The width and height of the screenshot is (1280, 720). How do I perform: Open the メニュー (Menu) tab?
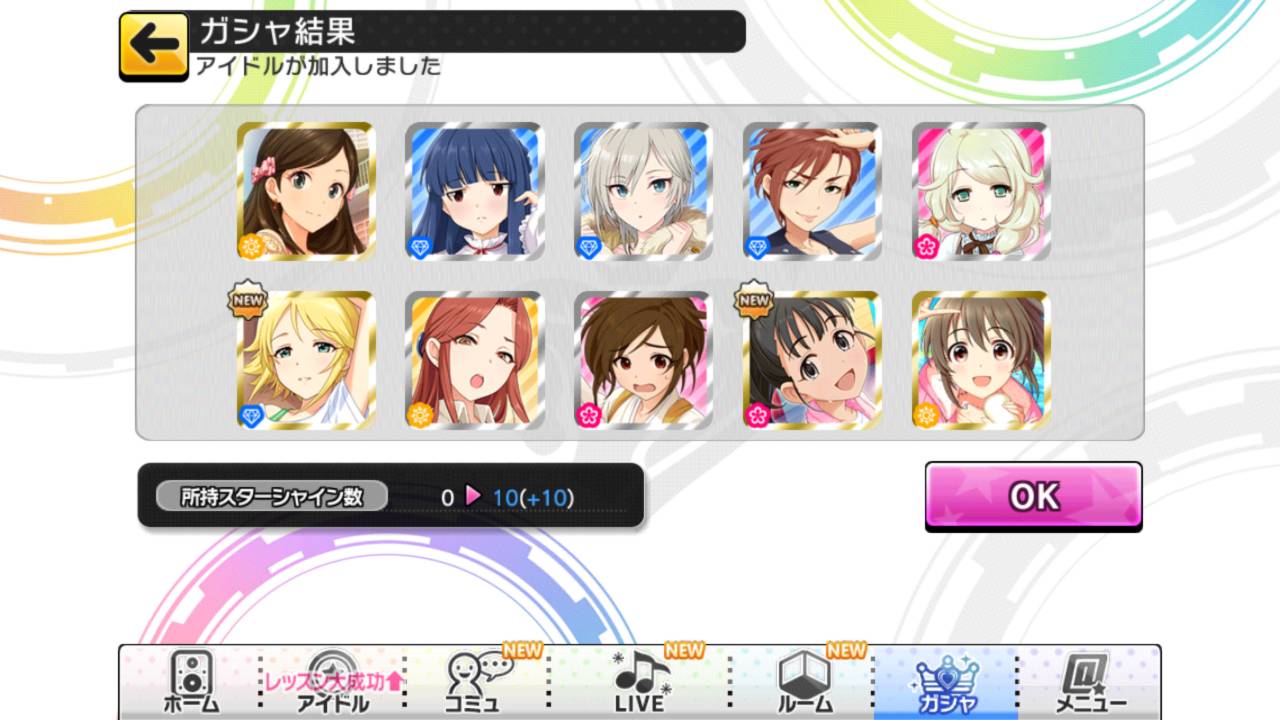pyautogui.click(x=1090, y=683)
